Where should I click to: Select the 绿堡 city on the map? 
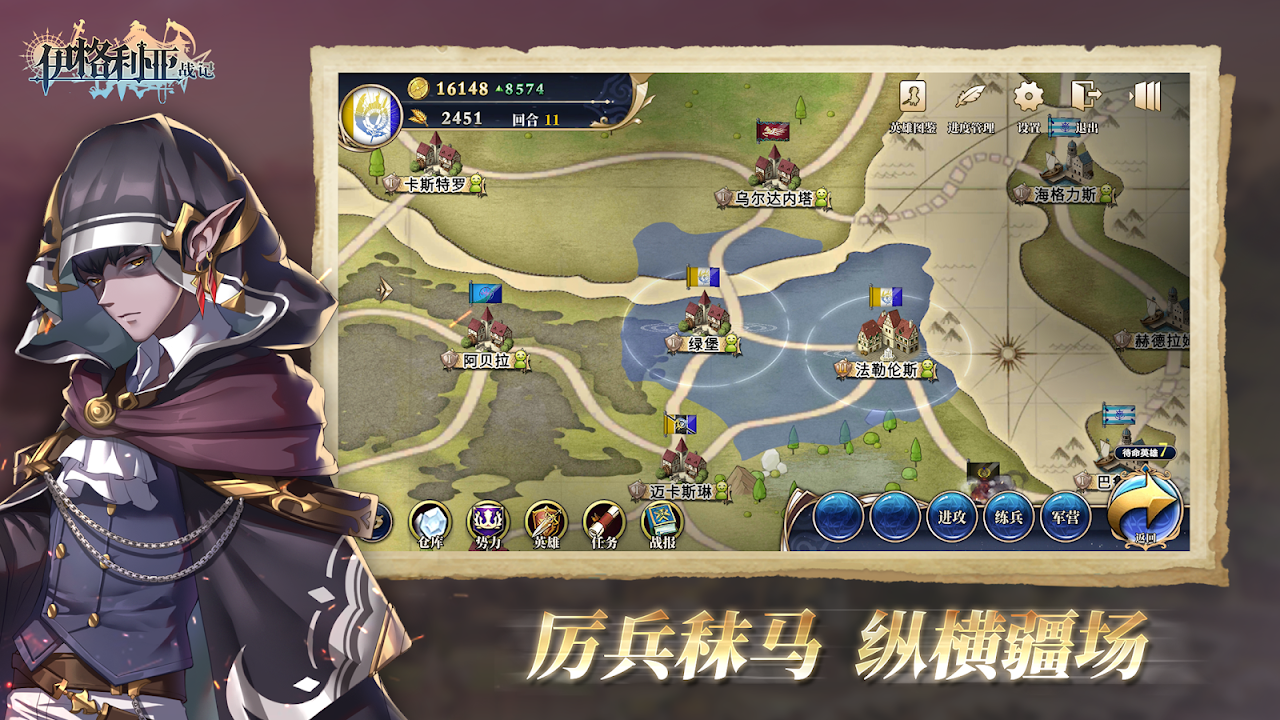pyautogui.click(x=706, y=318)
